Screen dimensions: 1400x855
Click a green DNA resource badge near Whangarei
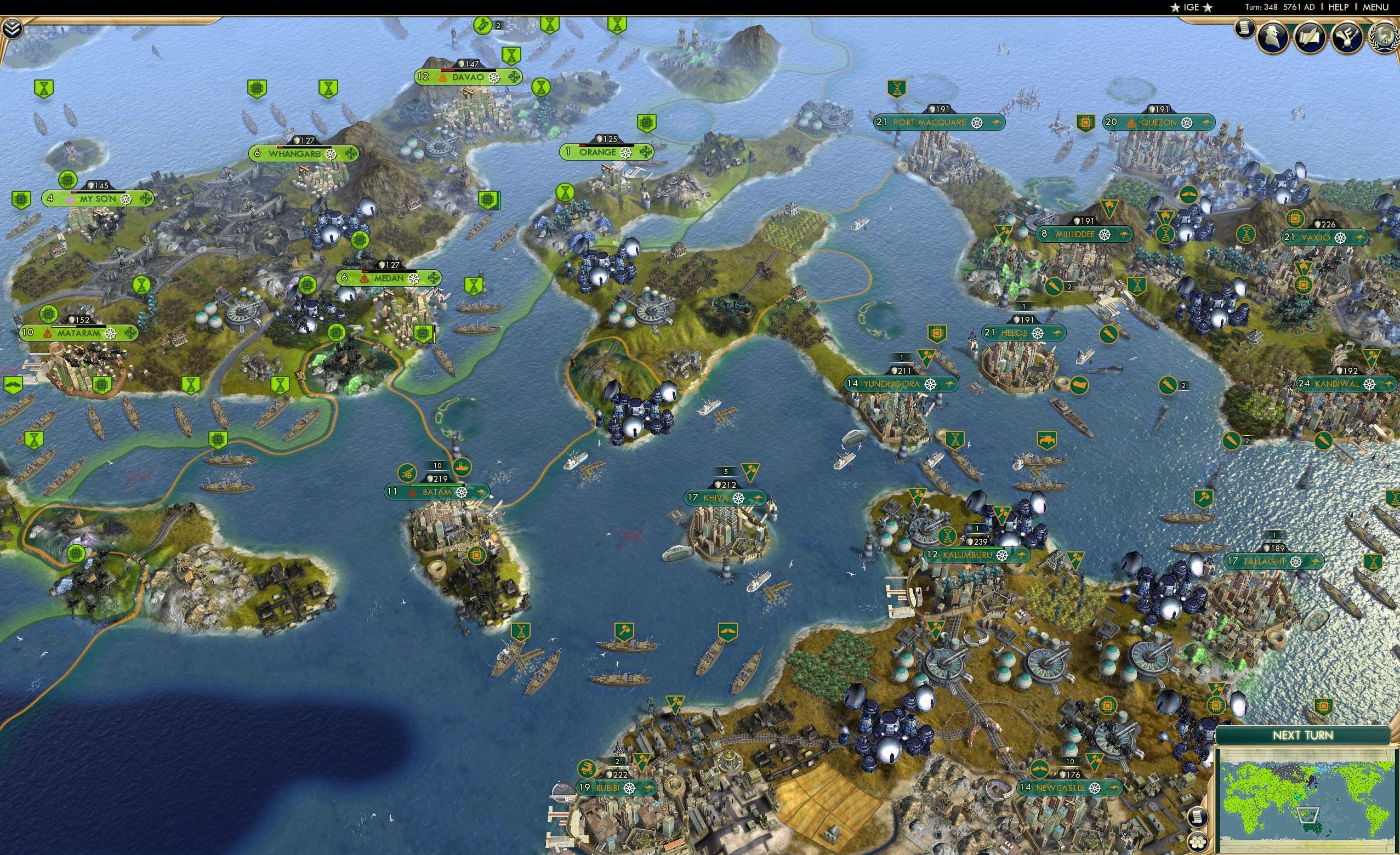(x=328, y=88)
